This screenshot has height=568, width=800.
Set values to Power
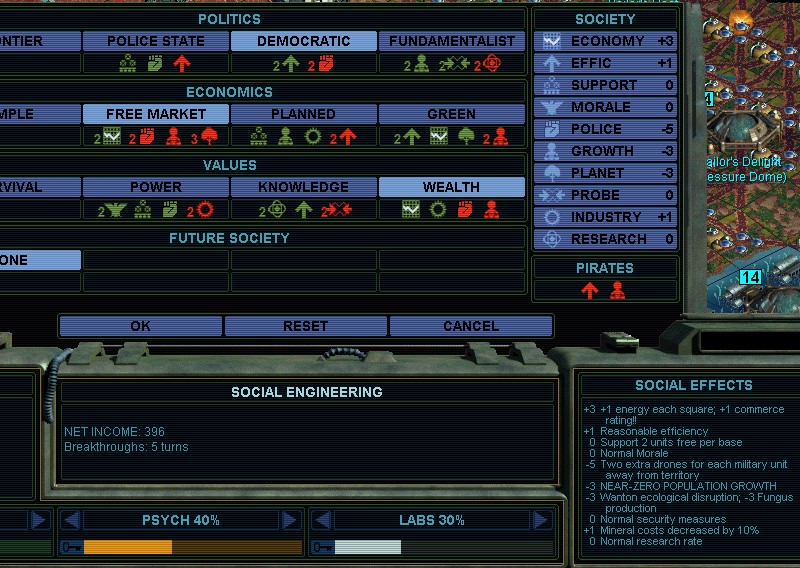click(155, 187)
